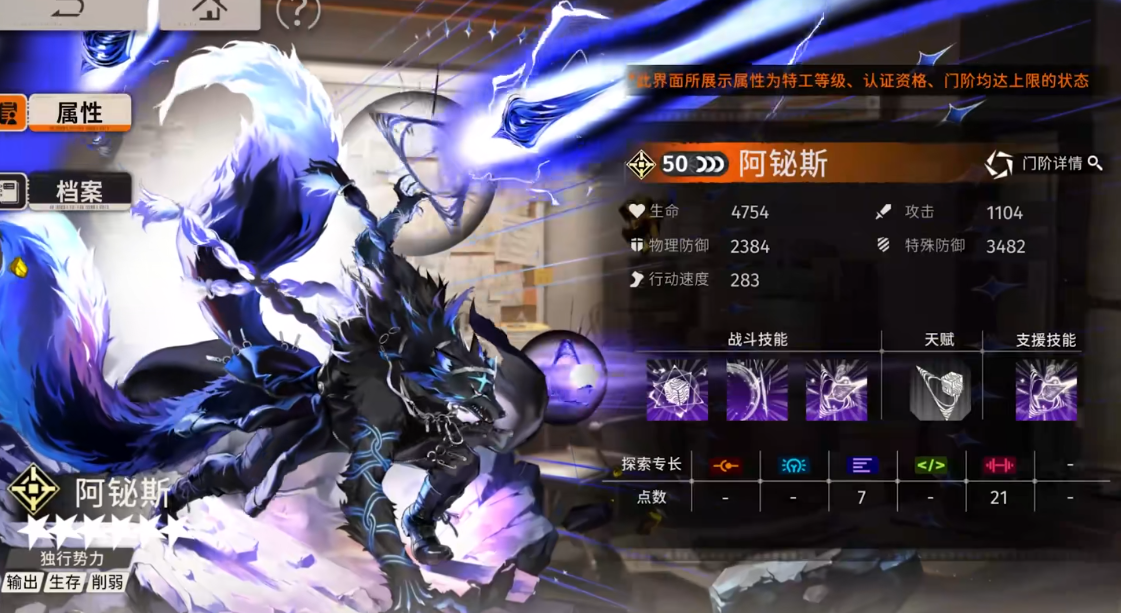
Task: Tap the purple text-lines exploration specialty icon
Action: tap(862, 465)
